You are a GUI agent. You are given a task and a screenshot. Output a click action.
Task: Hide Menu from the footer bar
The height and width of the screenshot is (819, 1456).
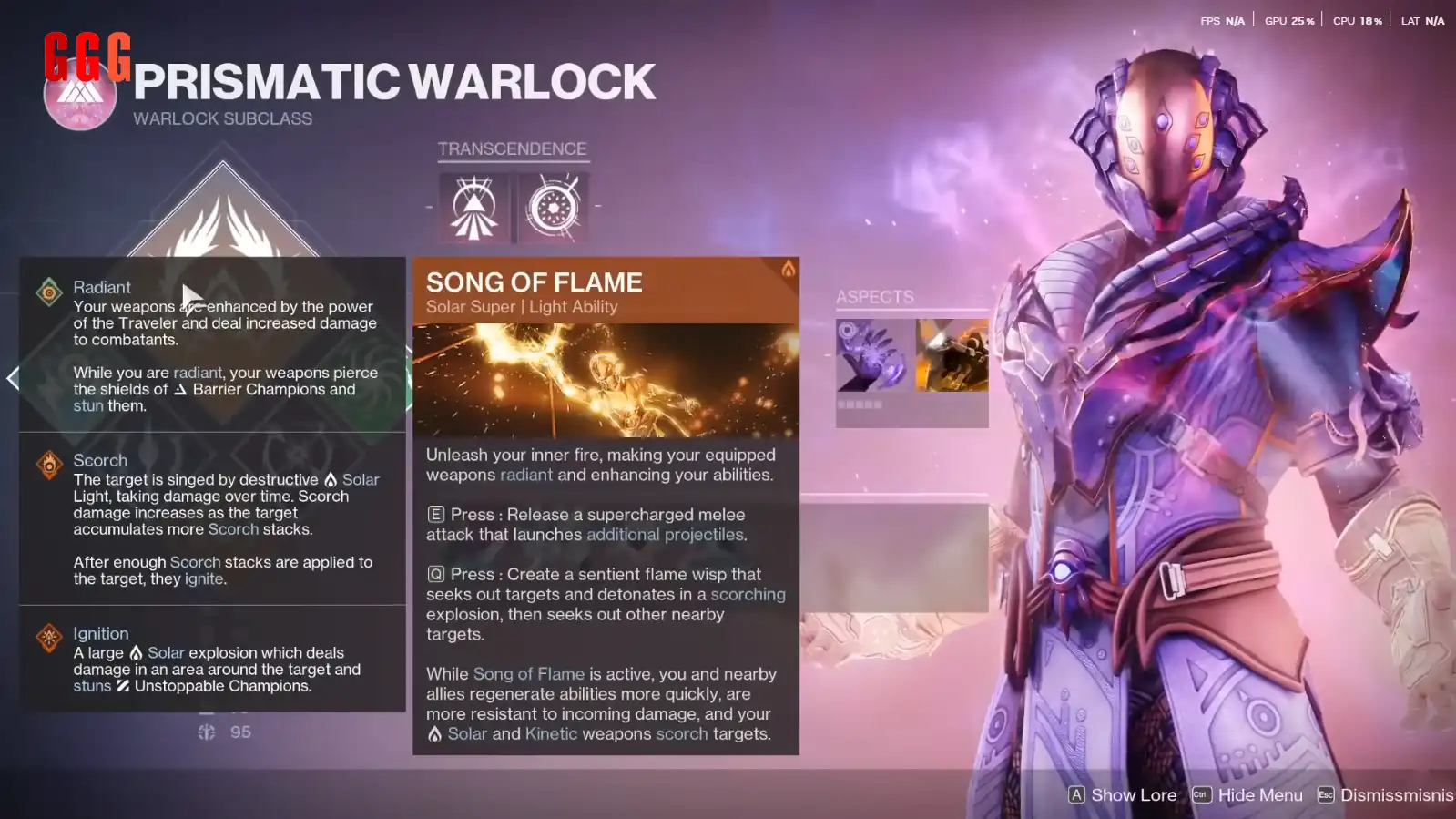(1247, 795)
